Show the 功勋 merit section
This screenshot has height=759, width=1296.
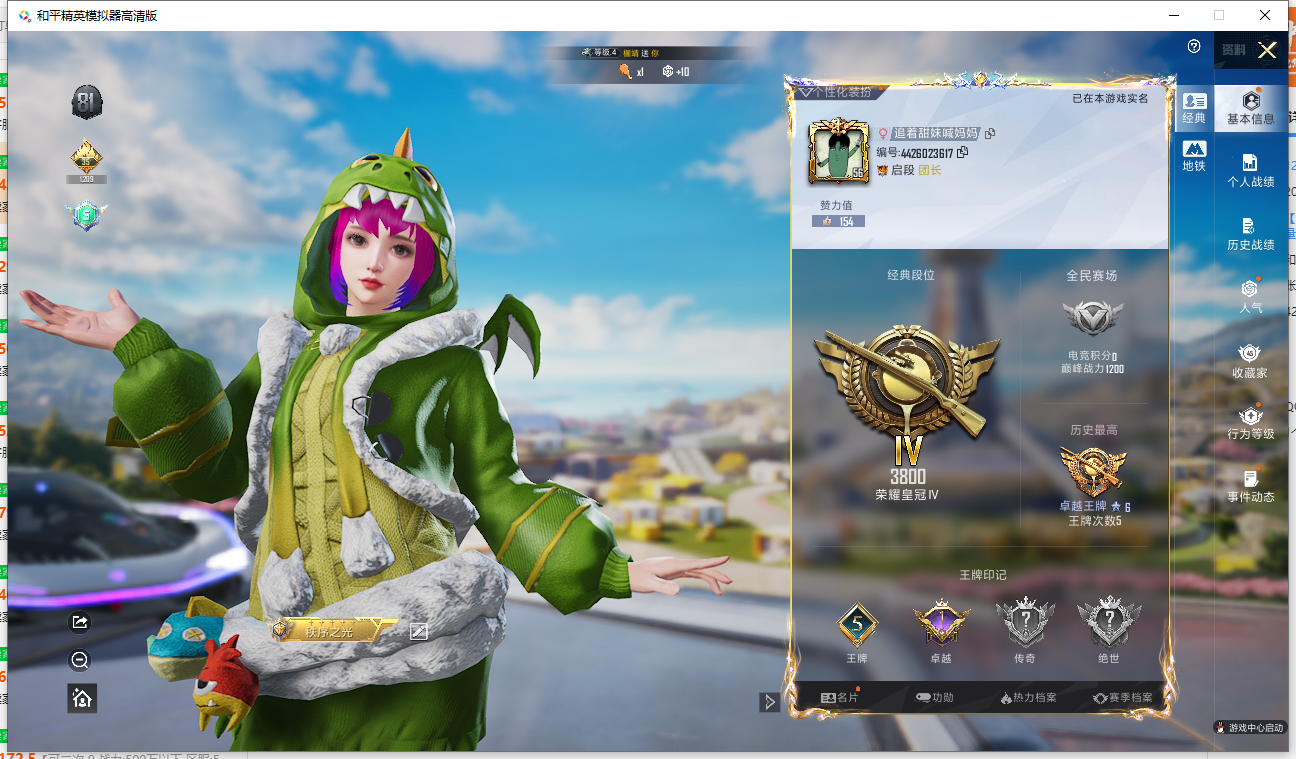pos(935,698)
